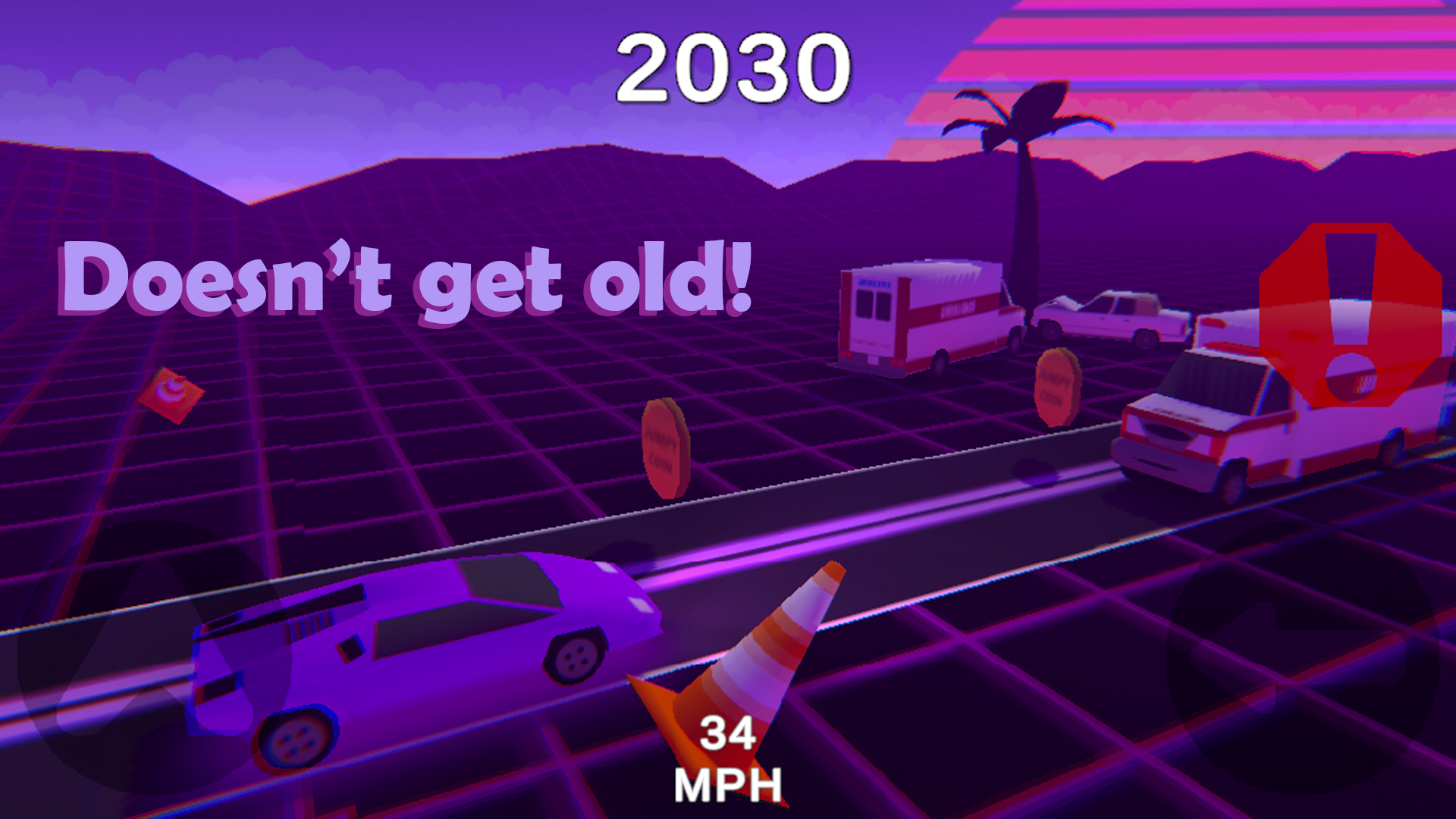Click the 2030 score display

point(732,68)
